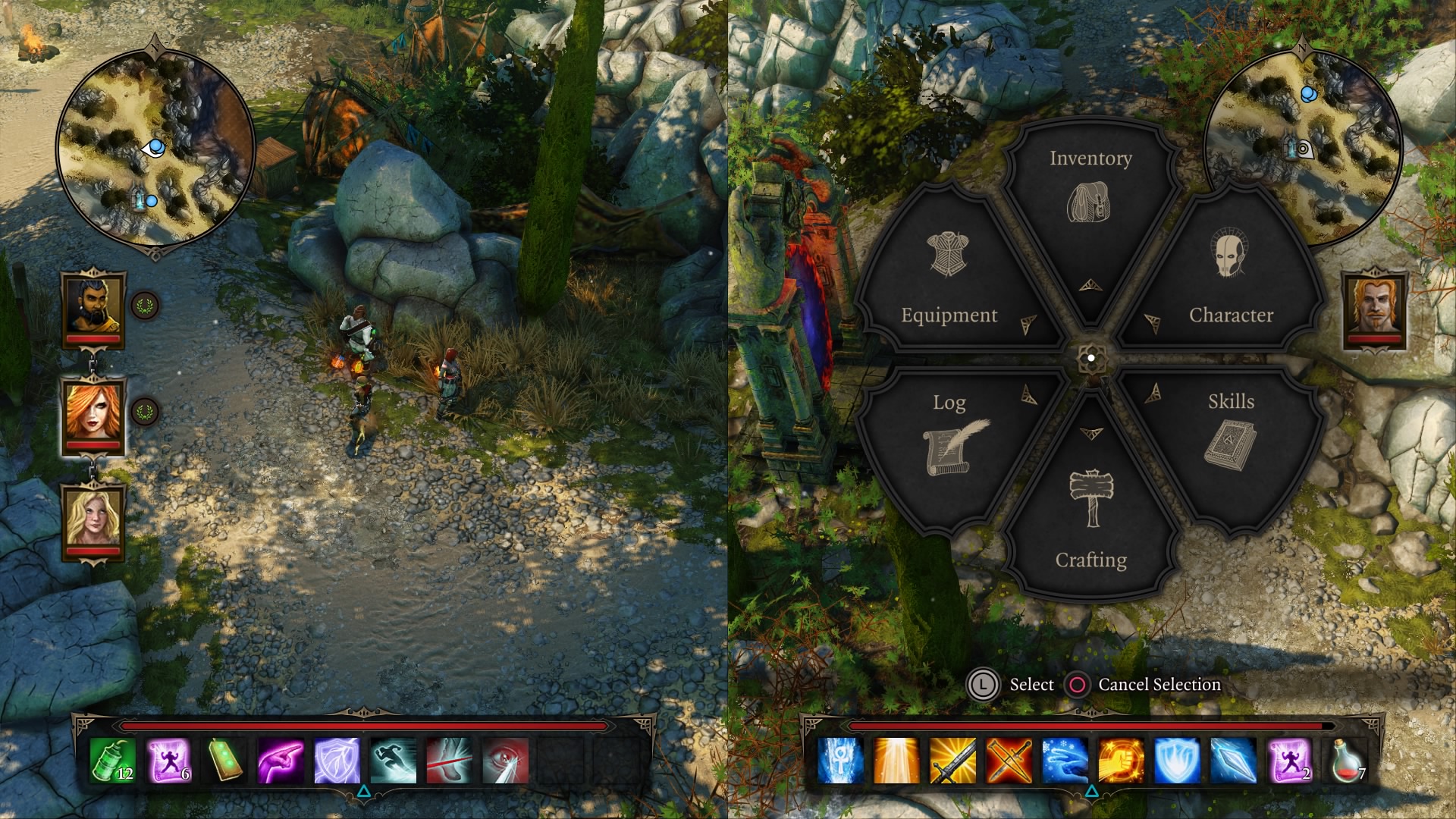Use the green grenade canister item
1456x819 pixels.
tap(112, 761)
